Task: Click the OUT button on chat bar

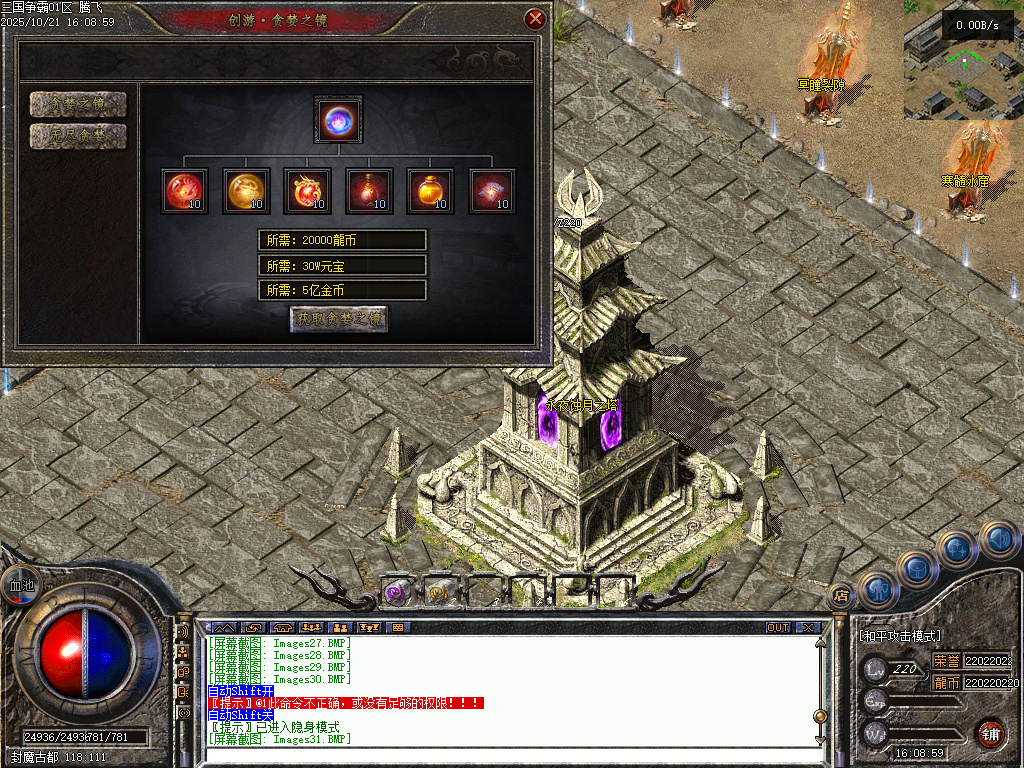Action: tap(777, 628)
